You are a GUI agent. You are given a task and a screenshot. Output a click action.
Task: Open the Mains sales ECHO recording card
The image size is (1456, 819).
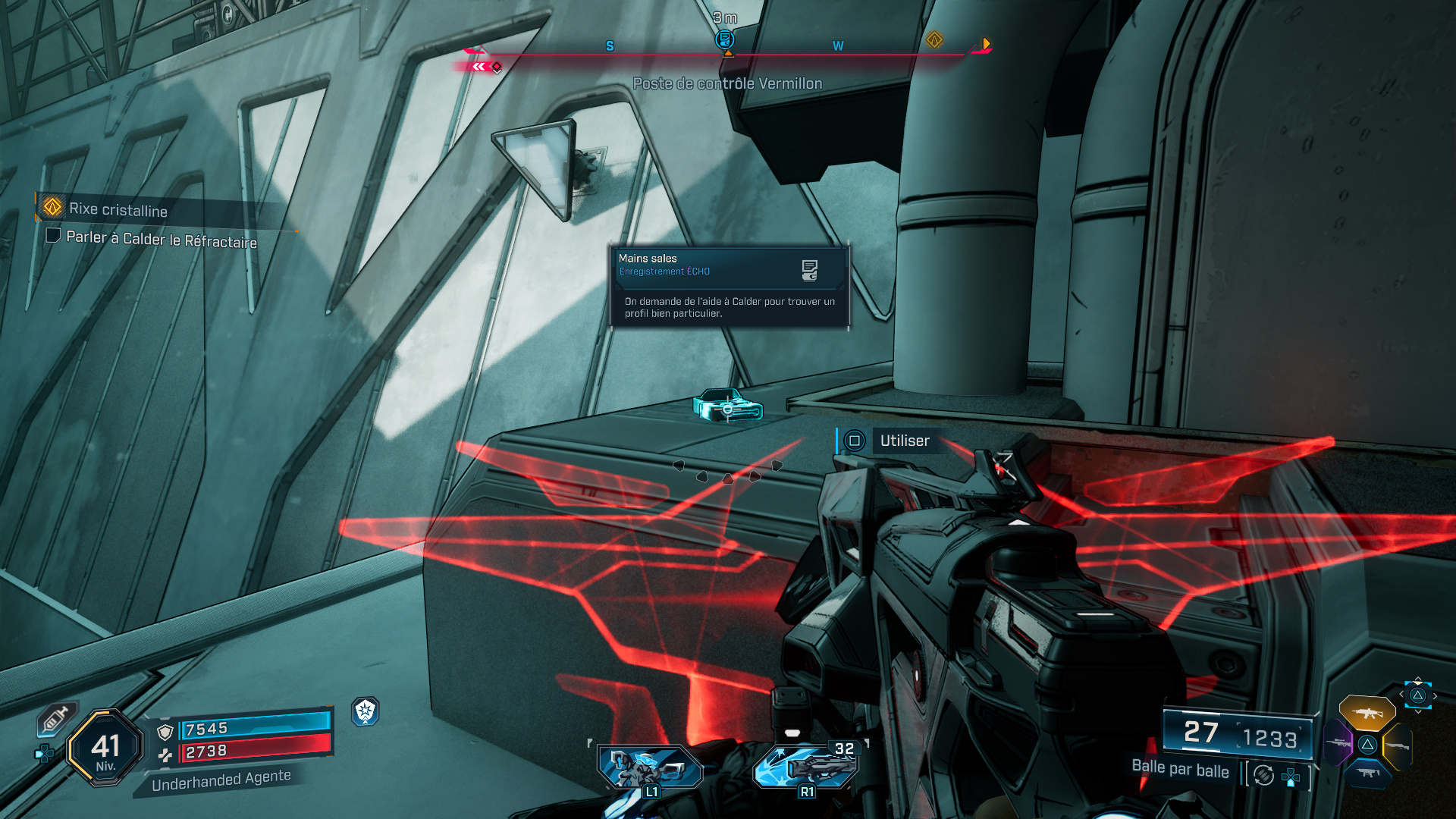click(x=729, y=287)
